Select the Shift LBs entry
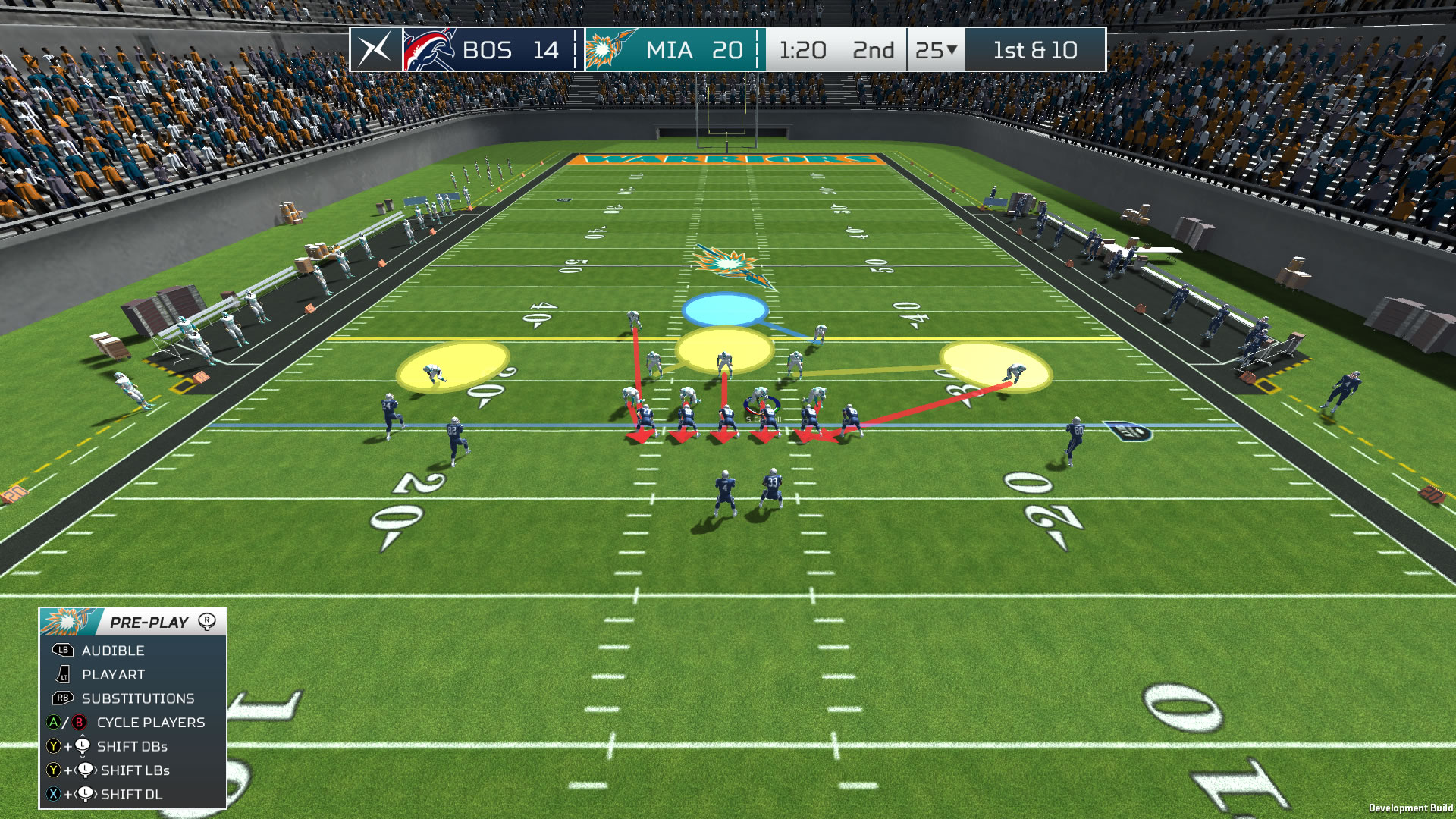1456x819 pixels. tap(135, 770)
